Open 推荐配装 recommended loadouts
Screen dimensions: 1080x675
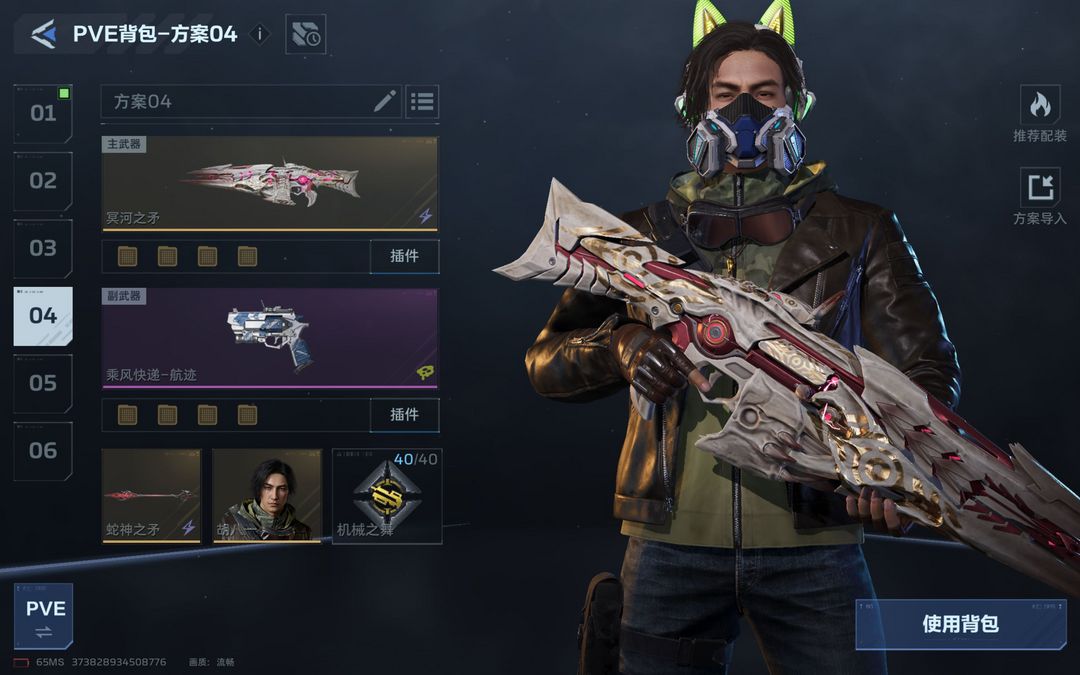(1040, 113)
